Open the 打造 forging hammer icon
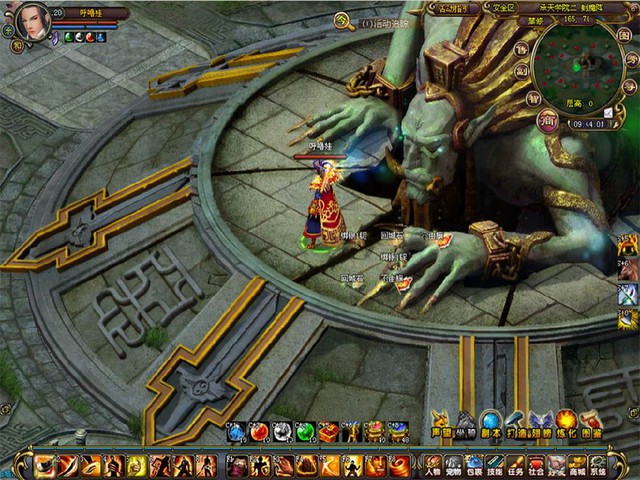 point(516,423)
